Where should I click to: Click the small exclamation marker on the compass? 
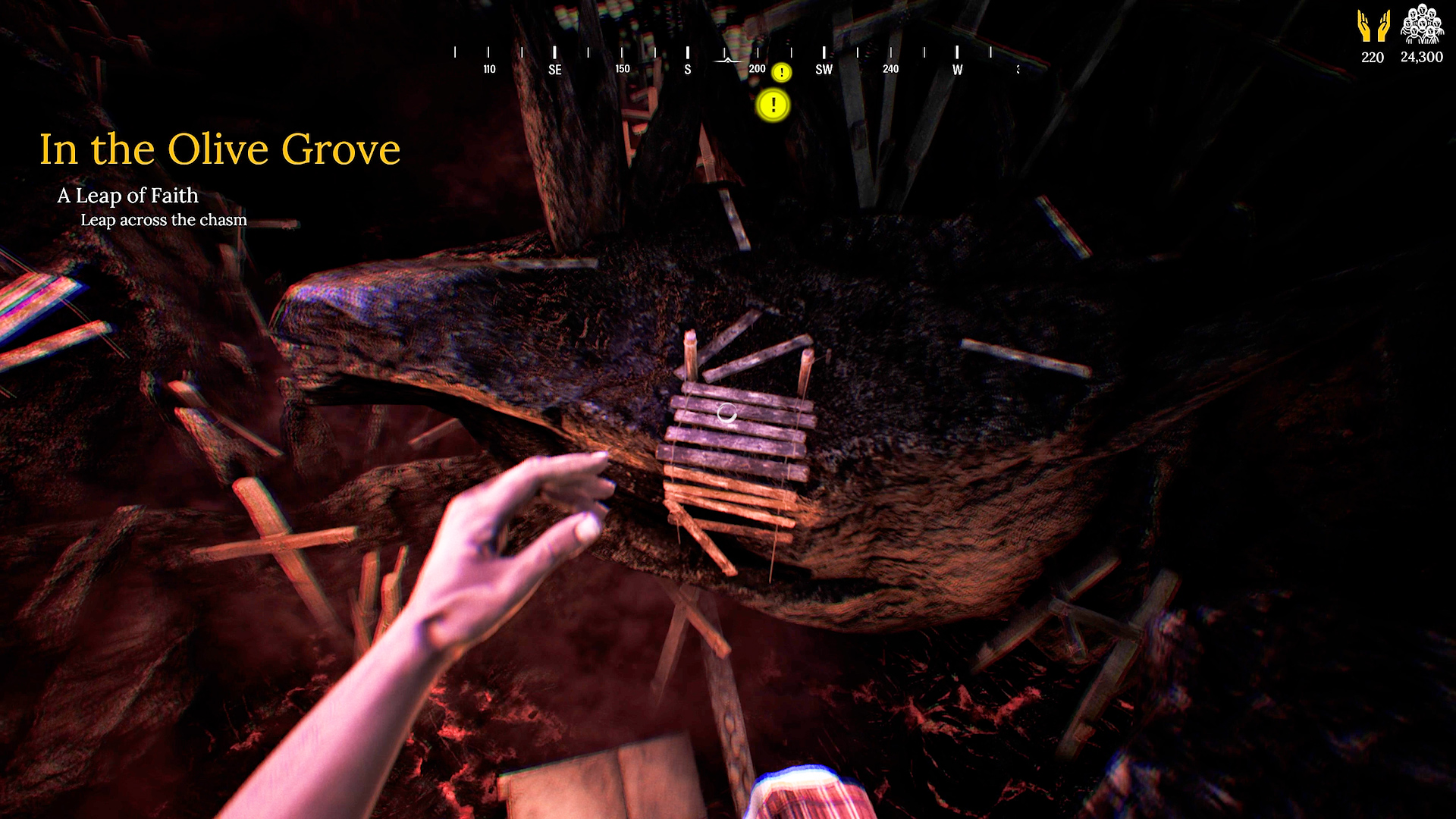782,72
